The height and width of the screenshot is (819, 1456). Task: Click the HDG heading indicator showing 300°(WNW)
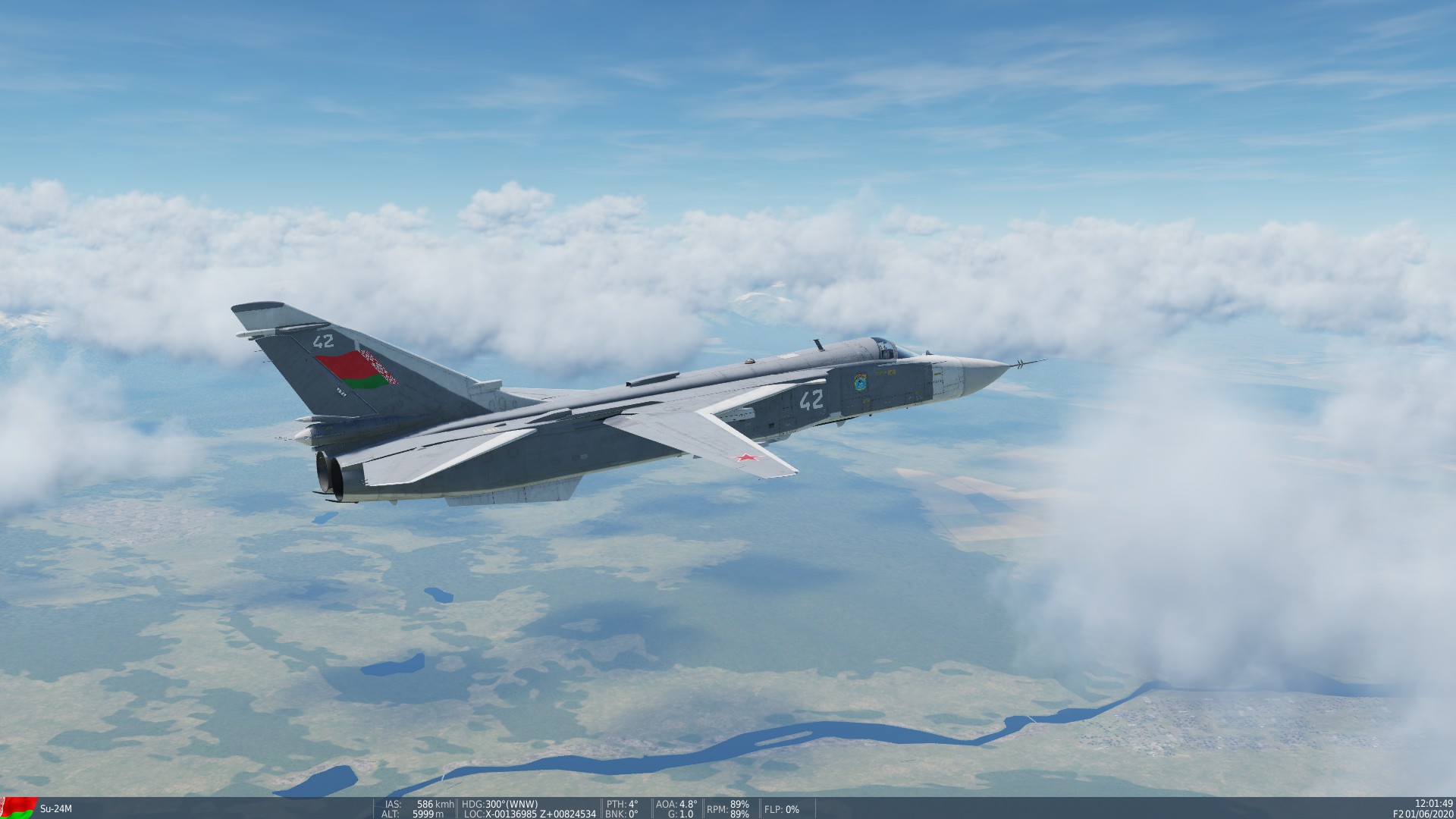(x=500, y=804)
